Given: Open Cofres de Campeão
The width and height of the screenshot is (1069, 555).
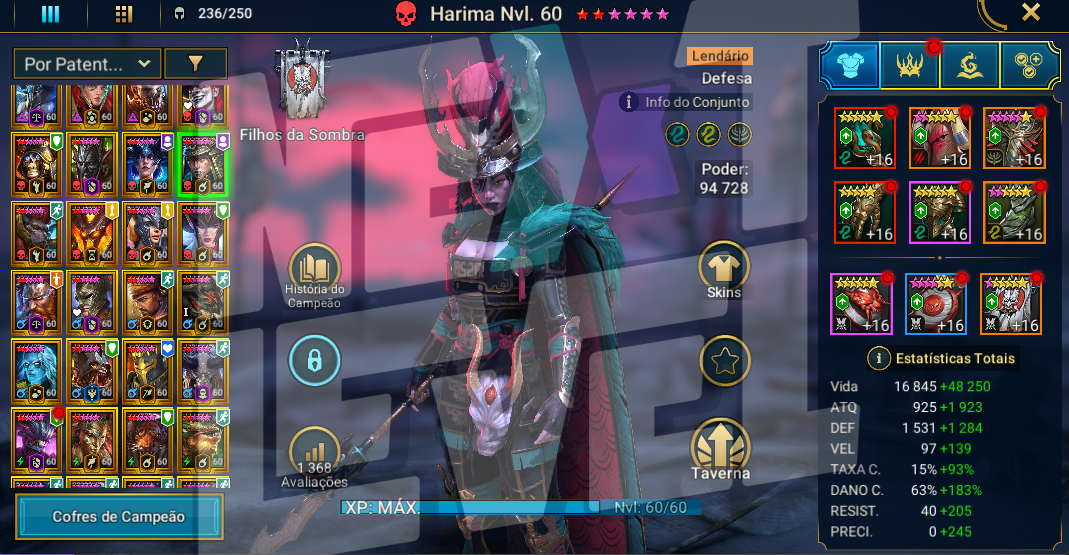Looking at the screenshot, I should (118, 517).
